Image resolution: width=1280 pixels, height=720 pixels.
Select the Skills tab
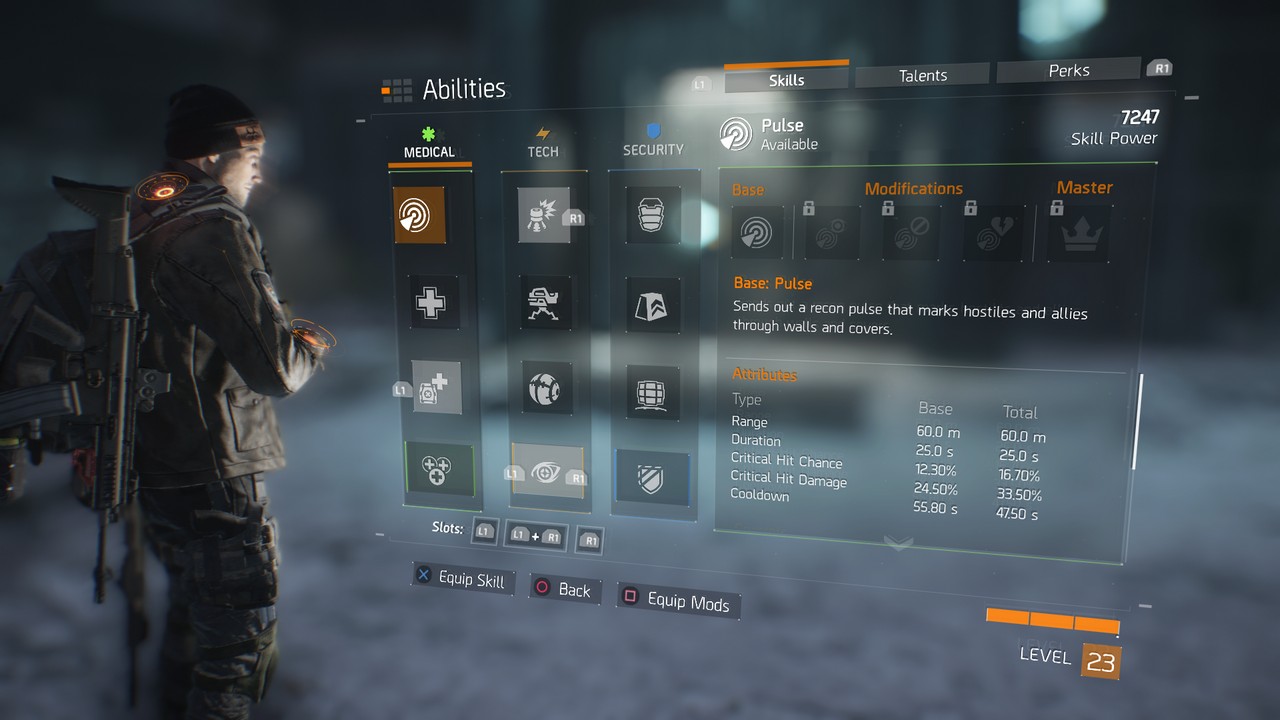coord(786,79)
